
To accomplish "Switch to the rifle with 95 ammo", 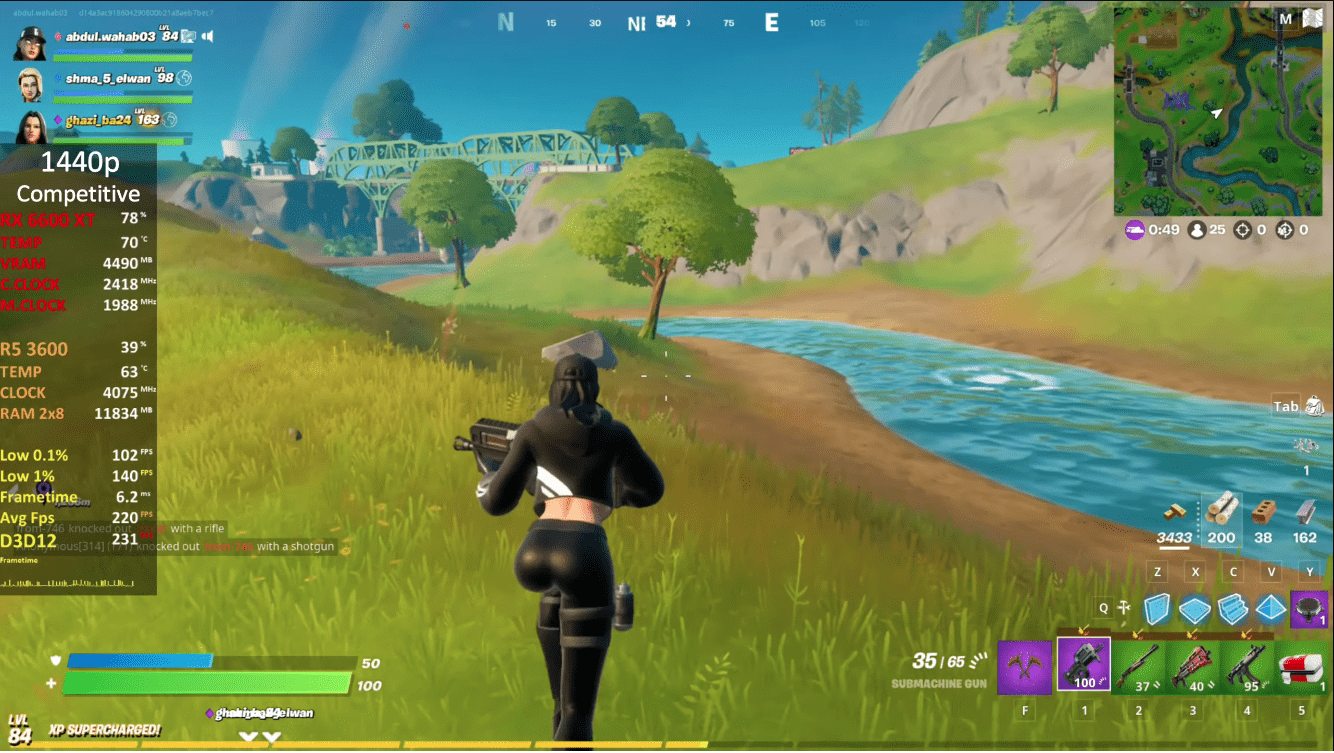I will [x=1246, y=665].
